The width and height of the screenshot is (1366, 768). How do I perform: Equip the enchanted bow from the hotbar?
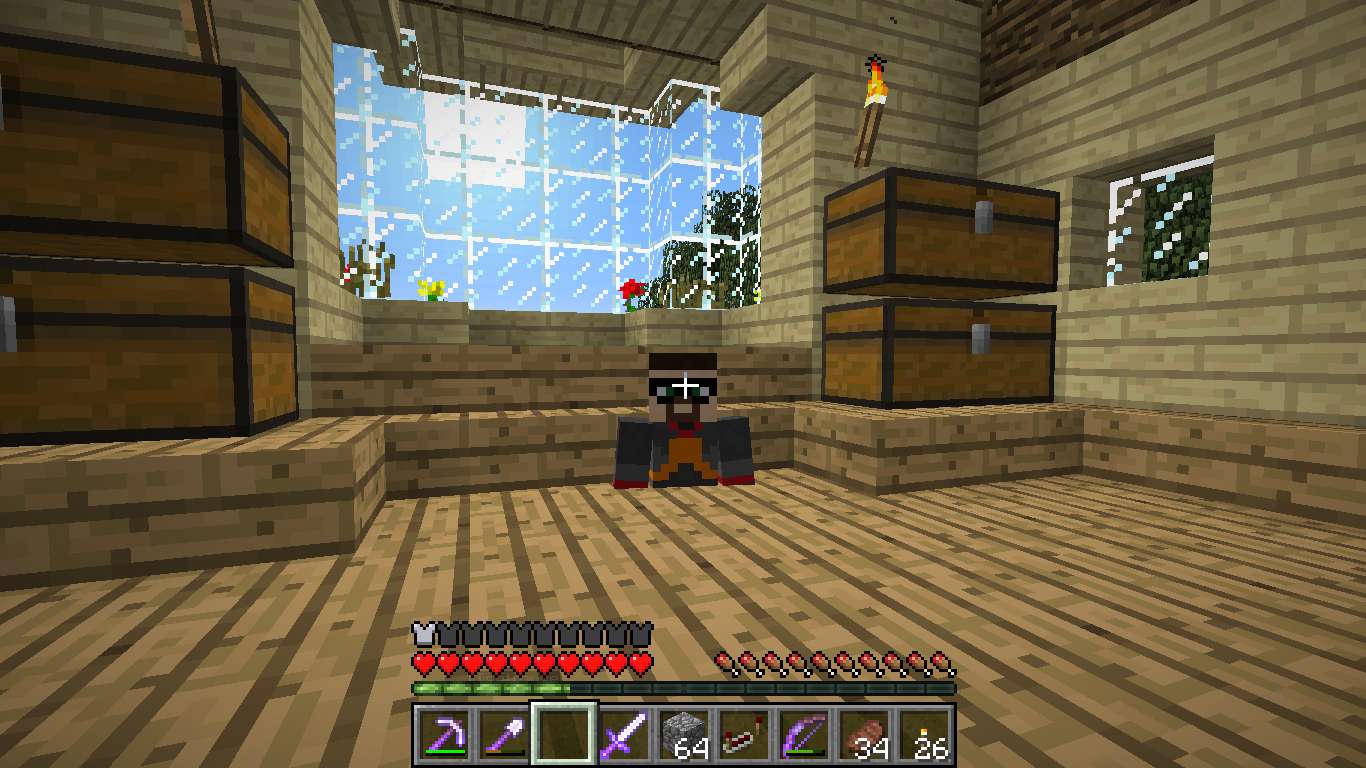coord(804,736)
